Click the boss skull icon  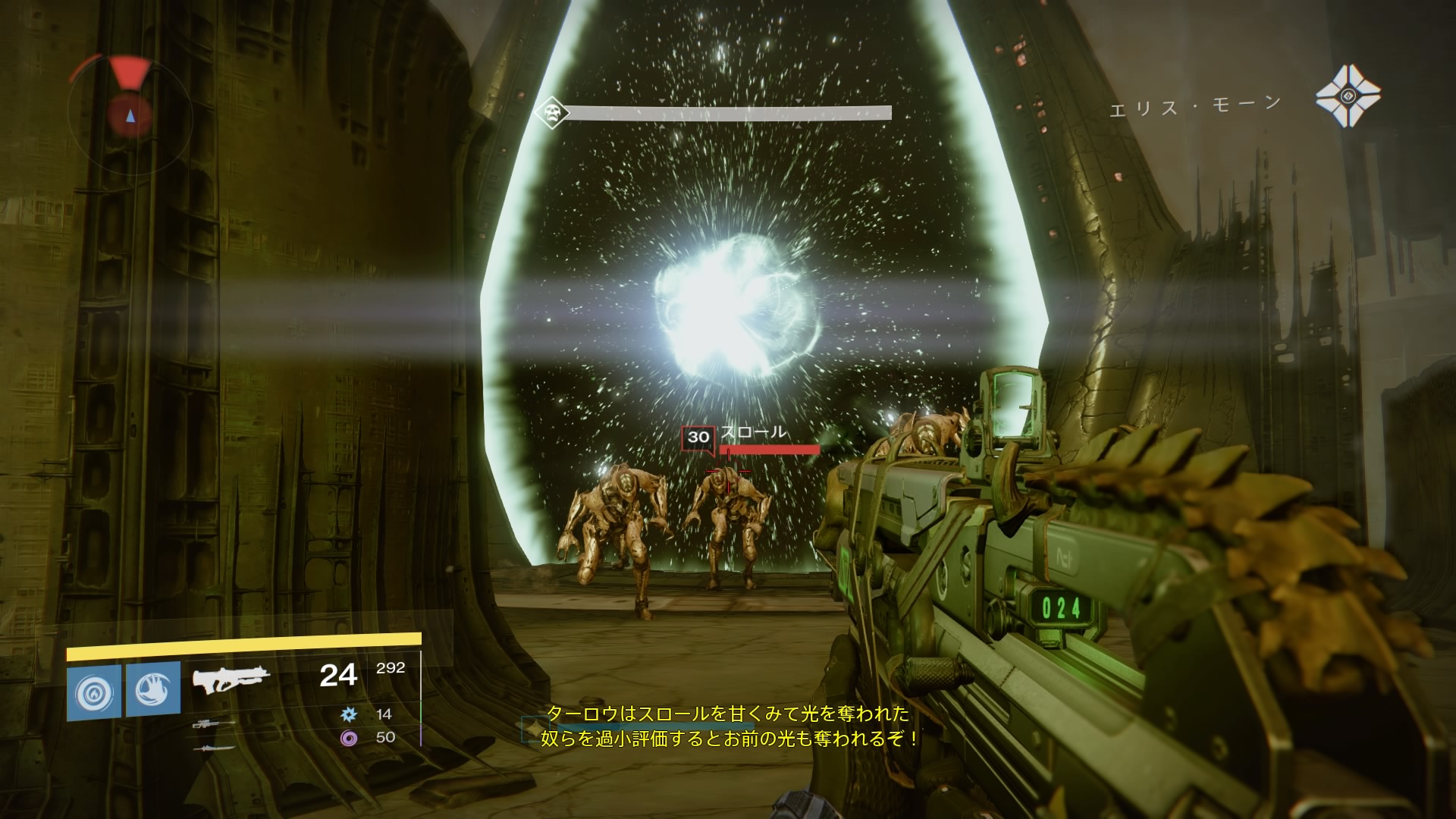coord(551,113)
